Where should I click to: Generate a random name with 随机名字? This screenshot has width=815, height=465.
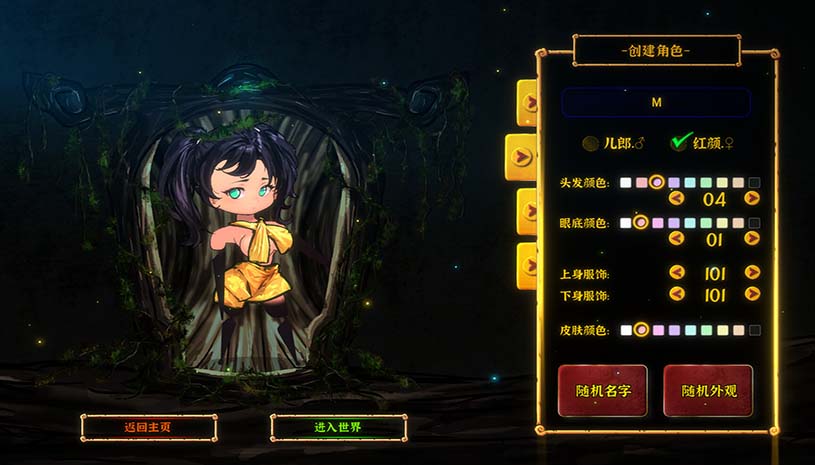tap(602, 390)
